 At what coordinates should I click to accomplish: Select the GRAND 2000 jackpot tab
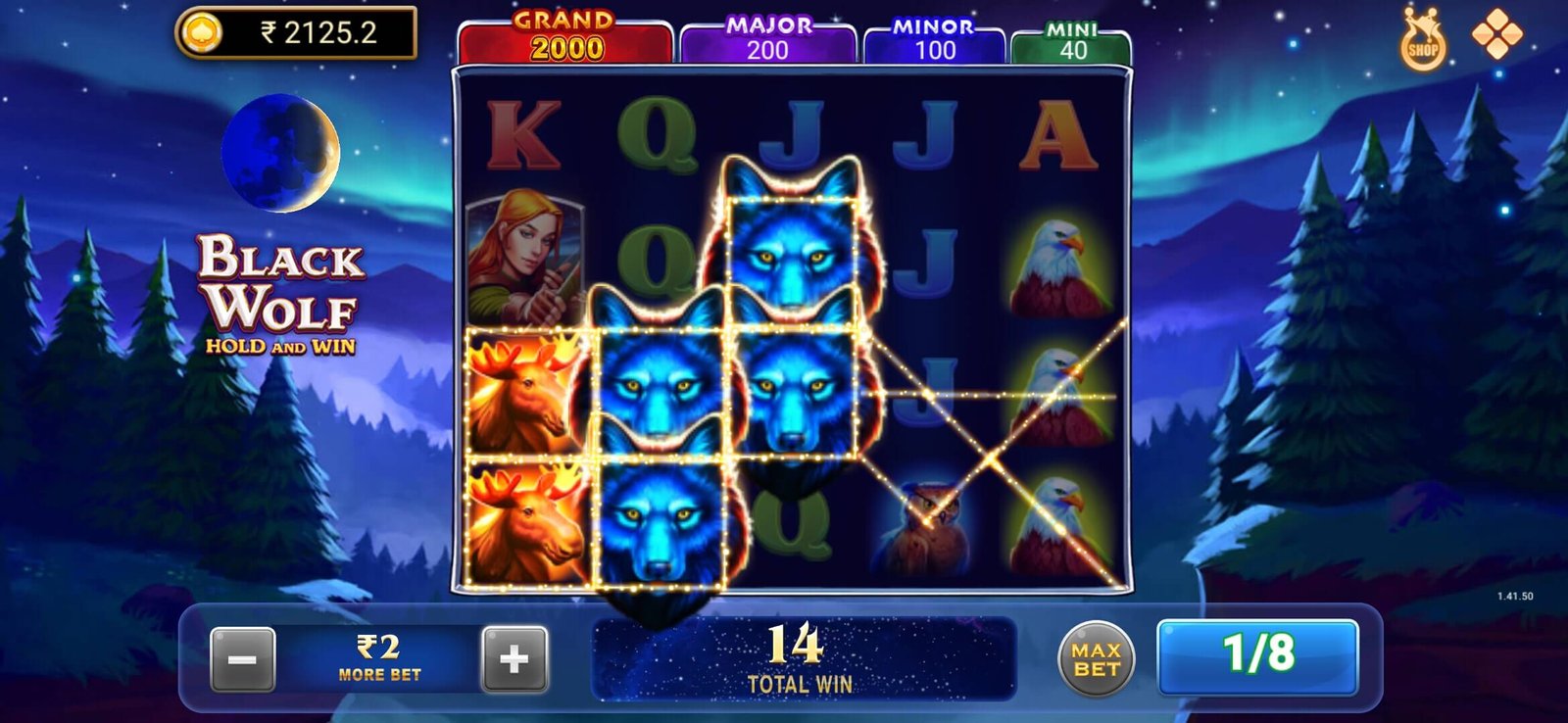563,34
